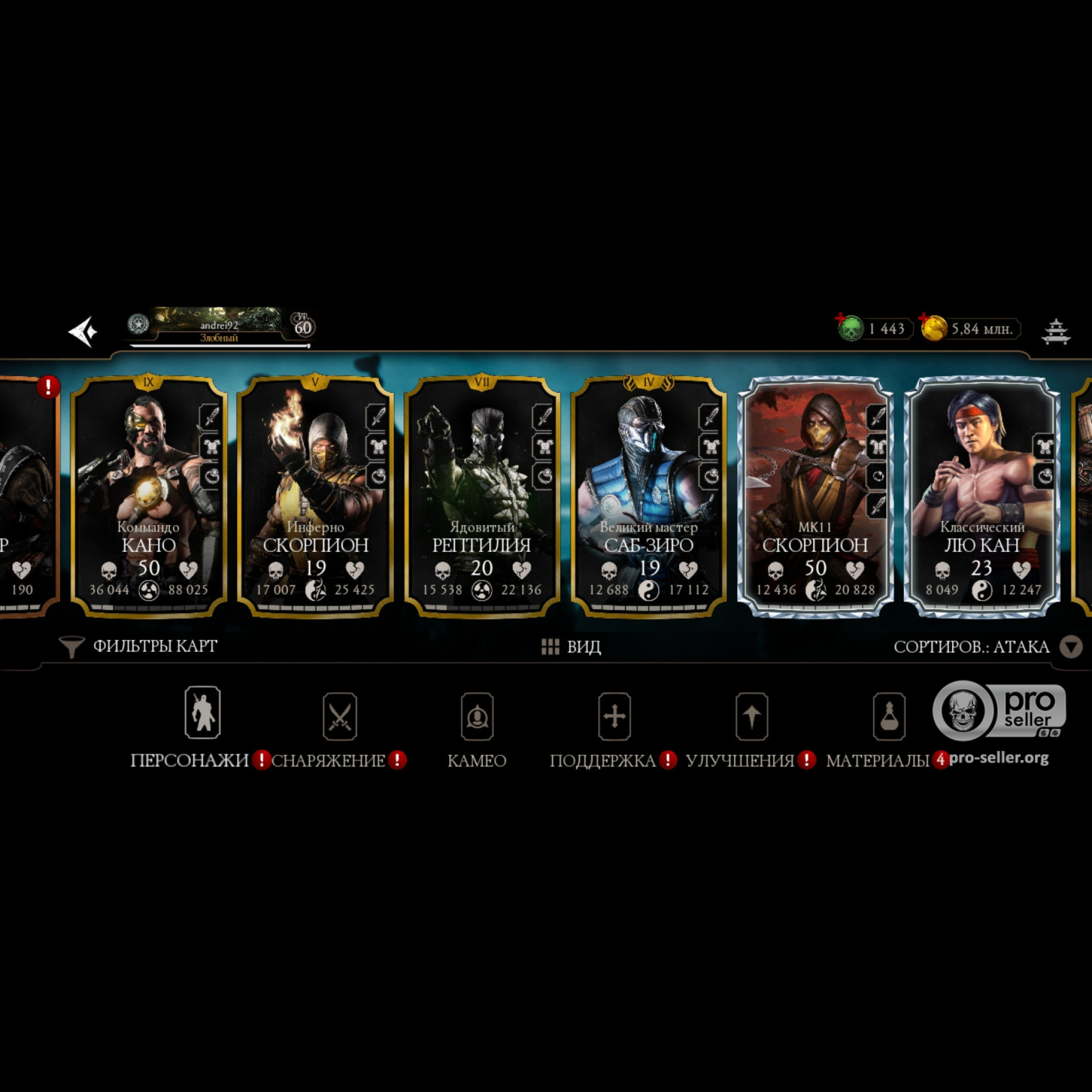Change layout with the Вид button
Screen dimensions: 1092x1092
pyautogui.click(x=572, y=646)
